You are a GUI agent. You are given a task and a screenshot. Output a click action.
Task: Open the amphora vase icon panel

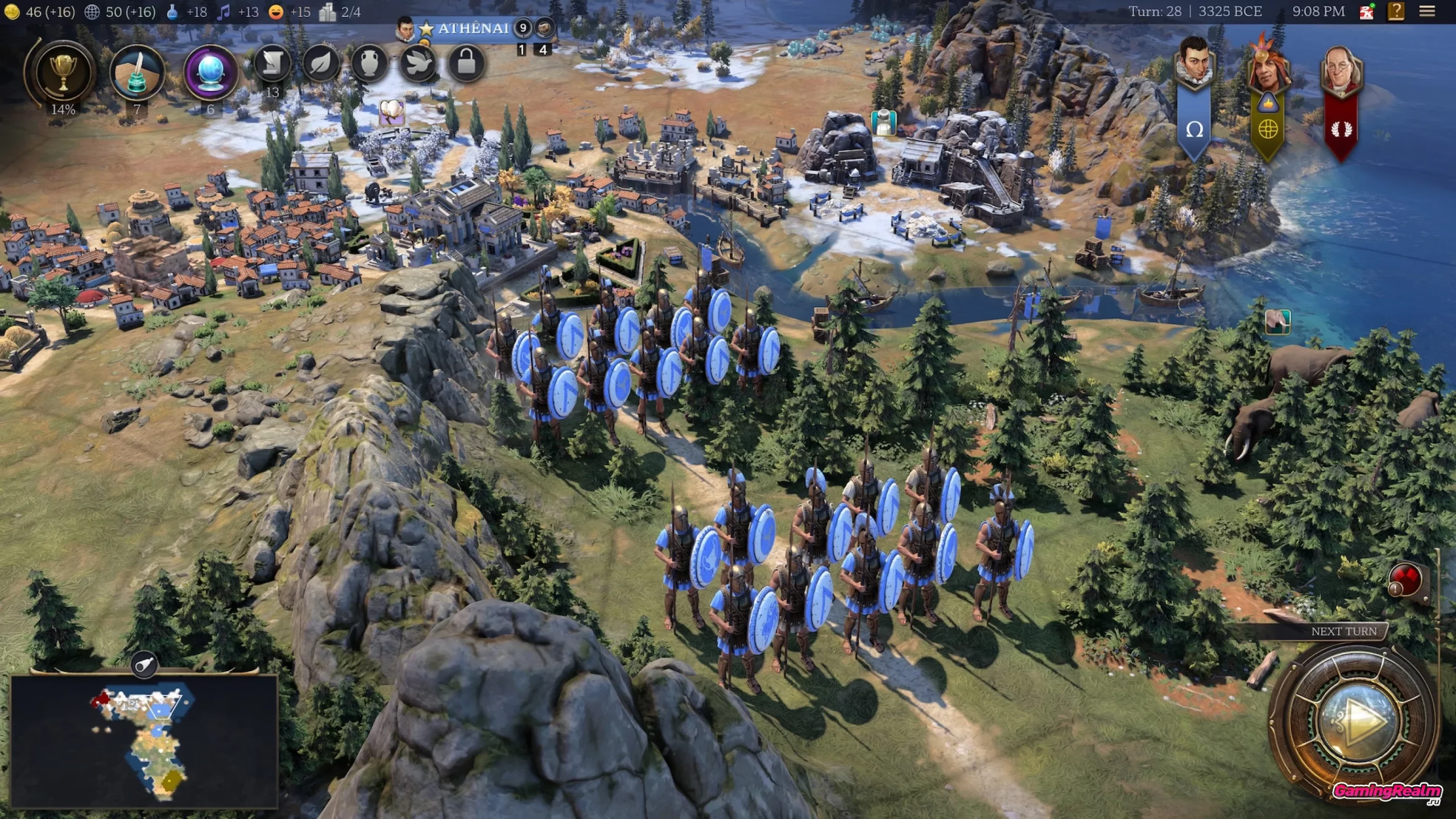(x=370, y=64)
